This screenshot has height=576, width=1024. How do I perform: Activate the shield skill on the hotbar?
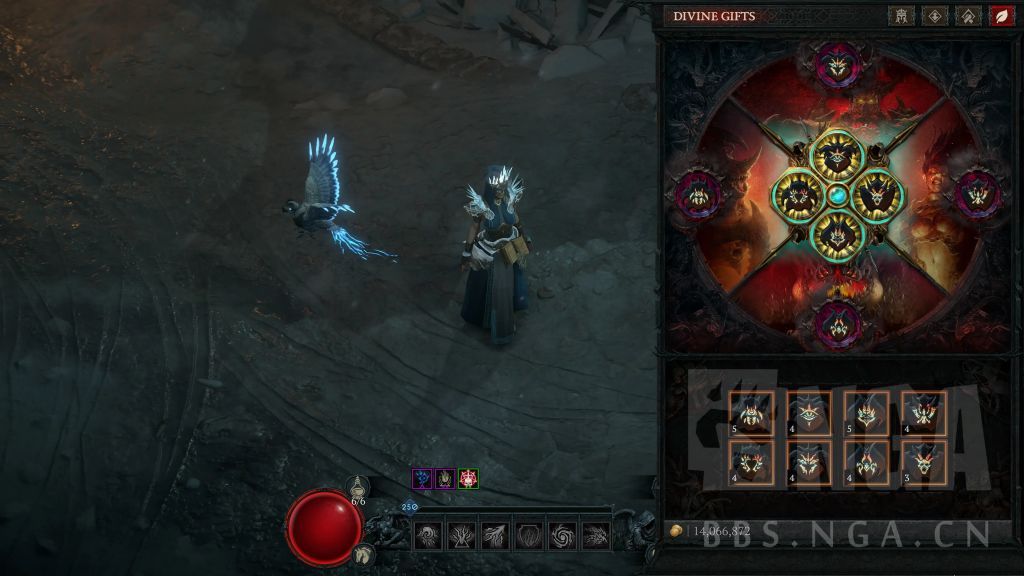[529, 536]
